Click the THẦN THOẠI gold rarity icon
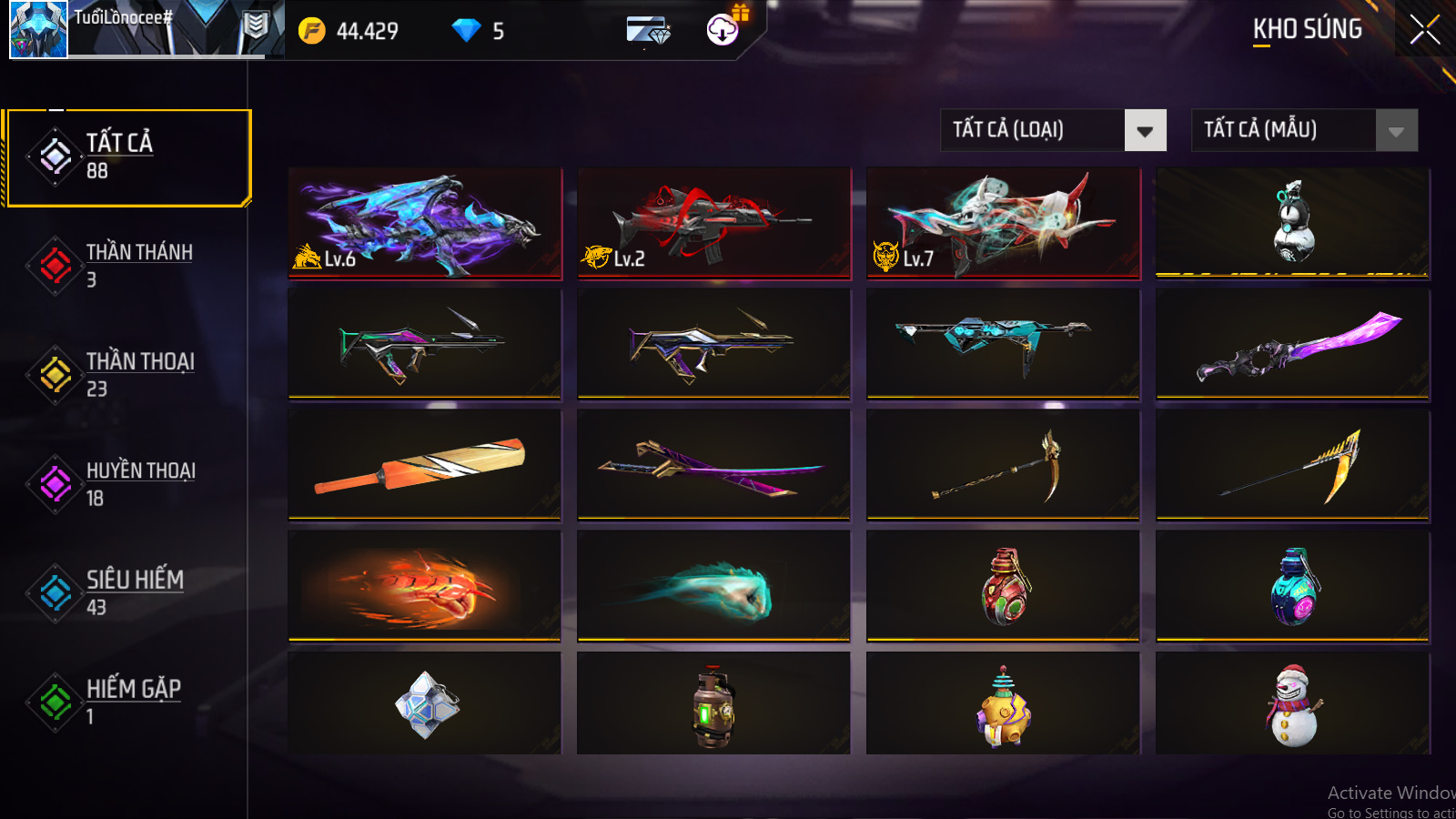 click(x=54, y=374)
